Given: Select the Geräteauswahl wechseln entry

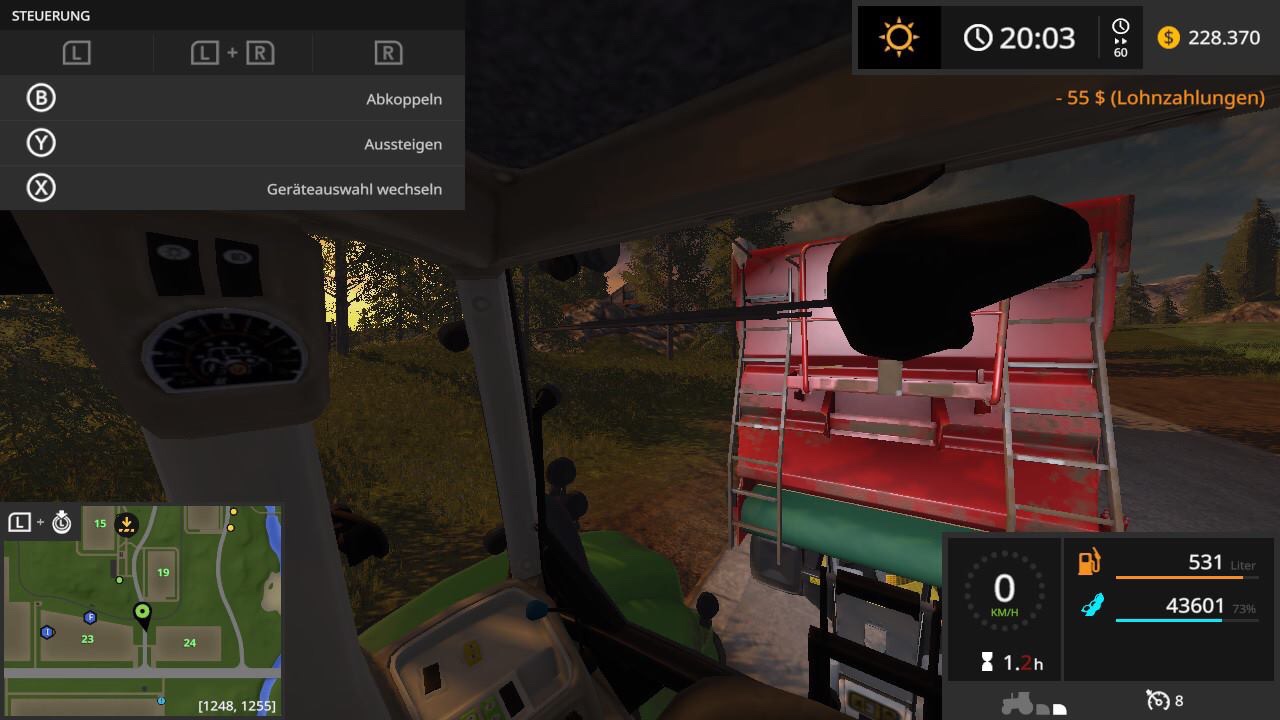Looking at the screenshot, I should [232, 189].
